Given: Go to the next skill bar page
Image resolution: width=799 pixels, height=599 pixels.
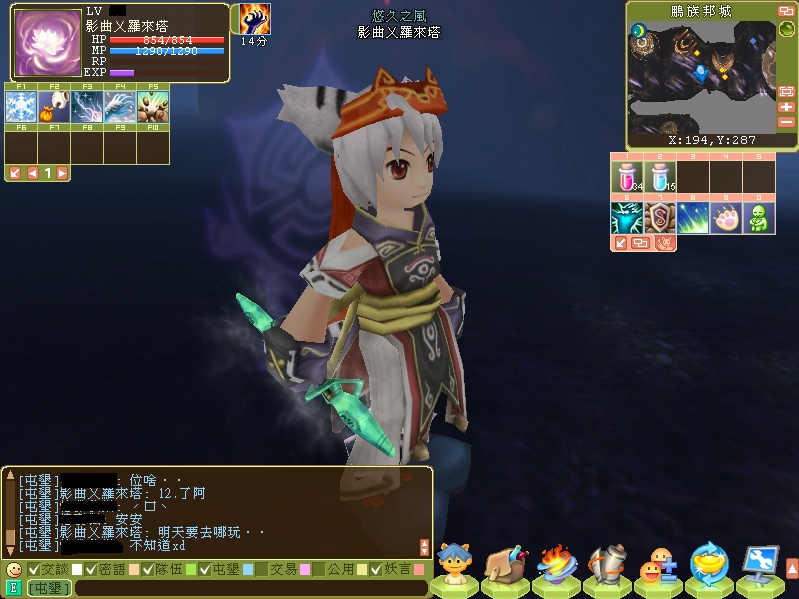Looking at the screenshot, I should pos(62,173).
